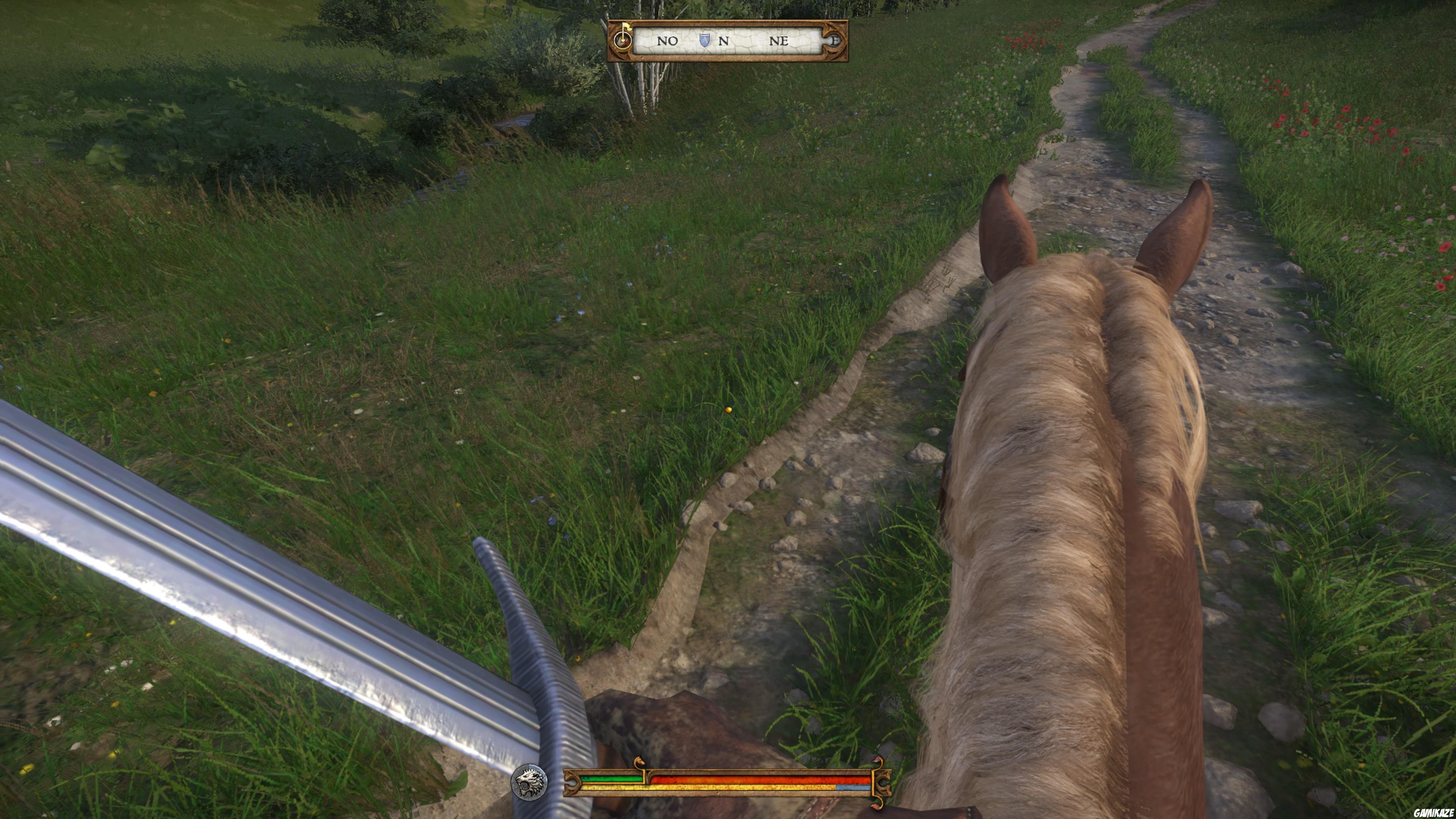Click the N direction on the compass
Image resolution: width=1456 pixels, height=819 pixels.
pyautogui.click(x=724, y=41)
